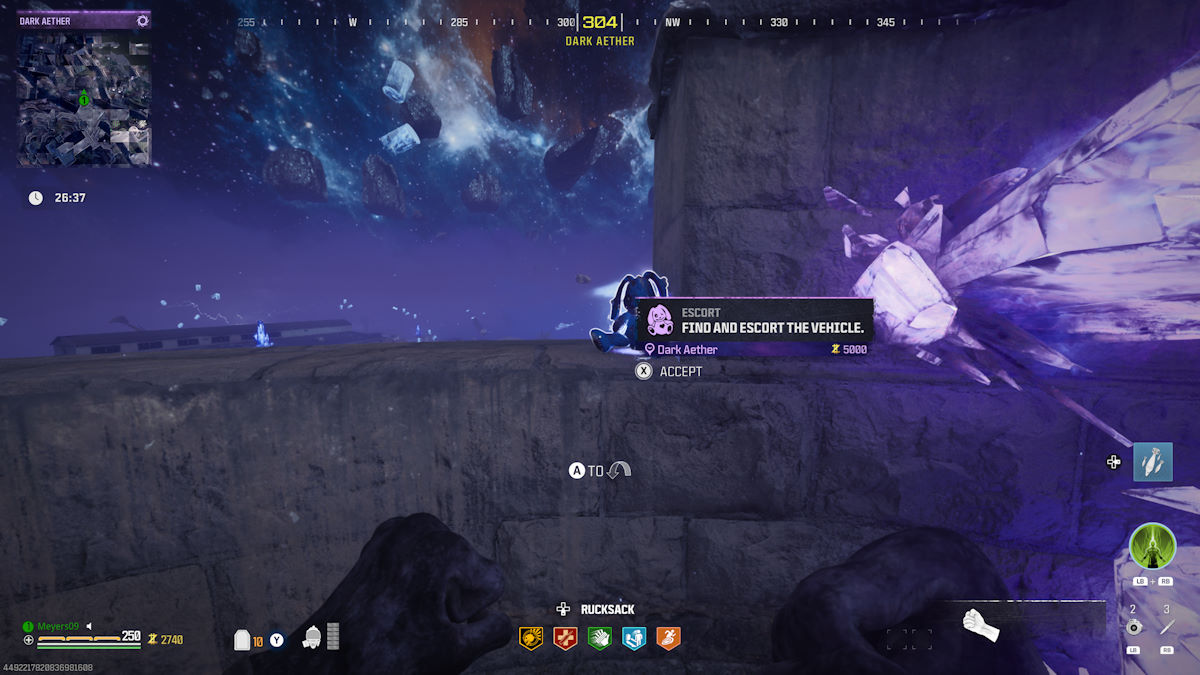Open the Dark Aether minimap
This screenshot has height=675, width=1200.
pyautogui.click(x=84, y=99)
